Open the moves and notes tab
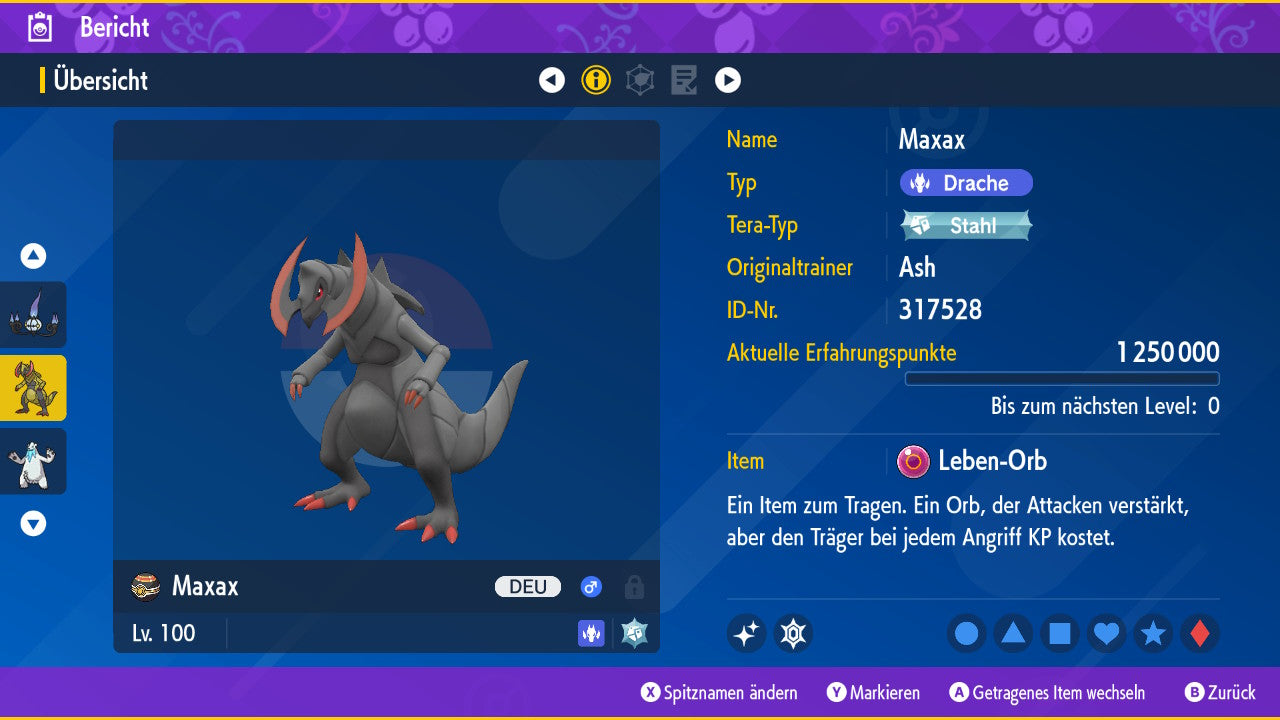Image resolution: width=1280 pixels, height=720 pixels. pos(684,80)
